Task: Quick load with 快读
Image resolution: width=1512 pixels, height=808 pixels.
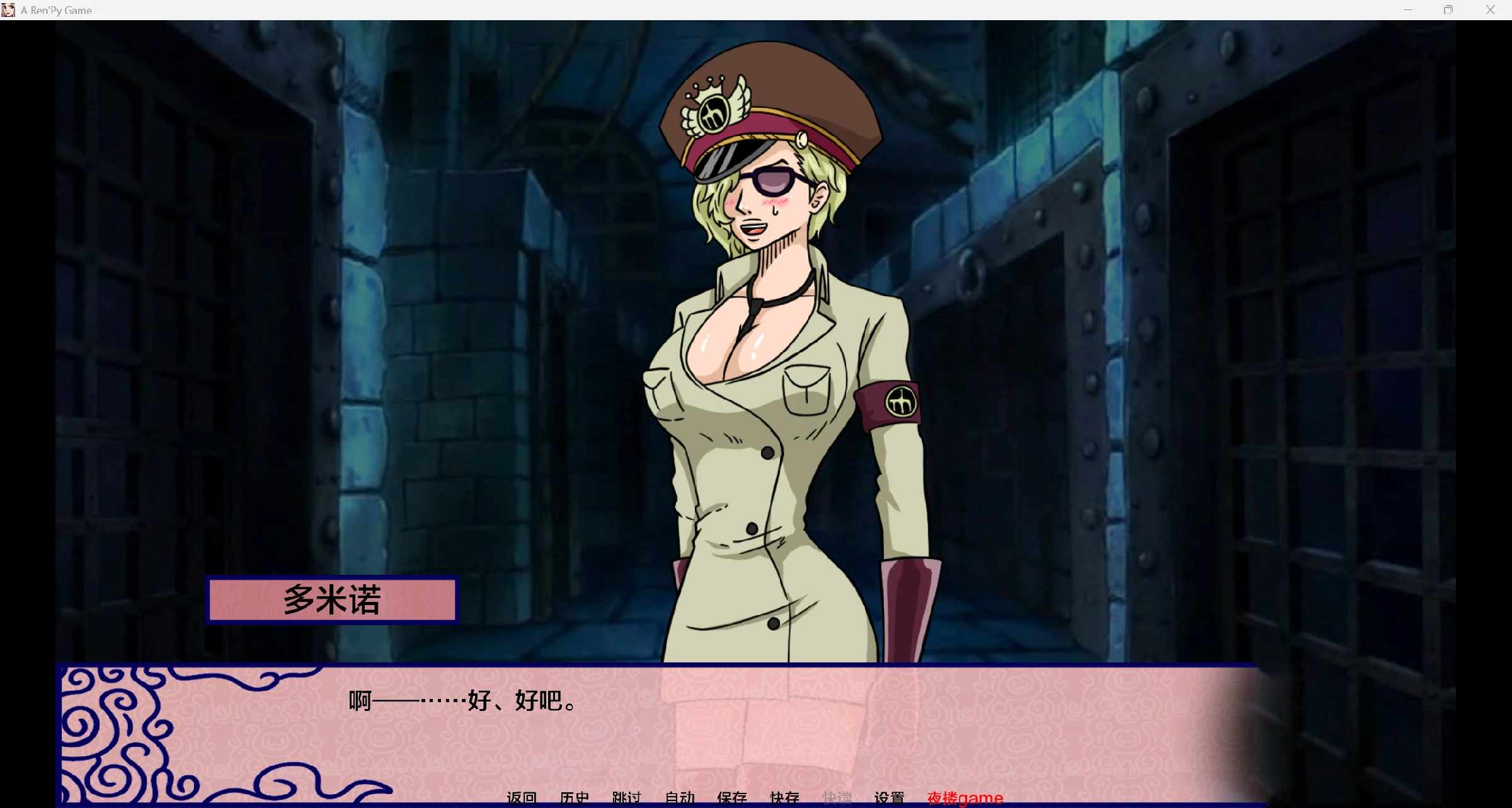Action: click(x=837, y=798)
